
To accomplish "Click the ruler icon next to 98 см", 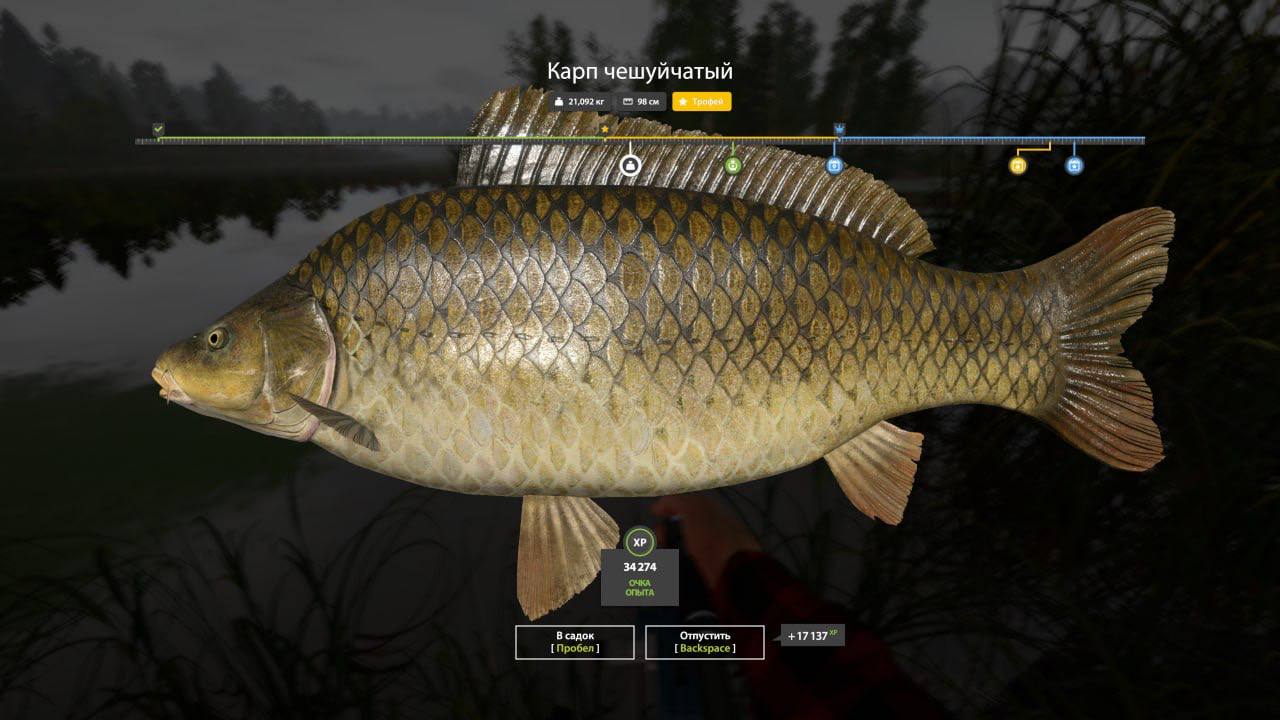I will coord(628,101).
